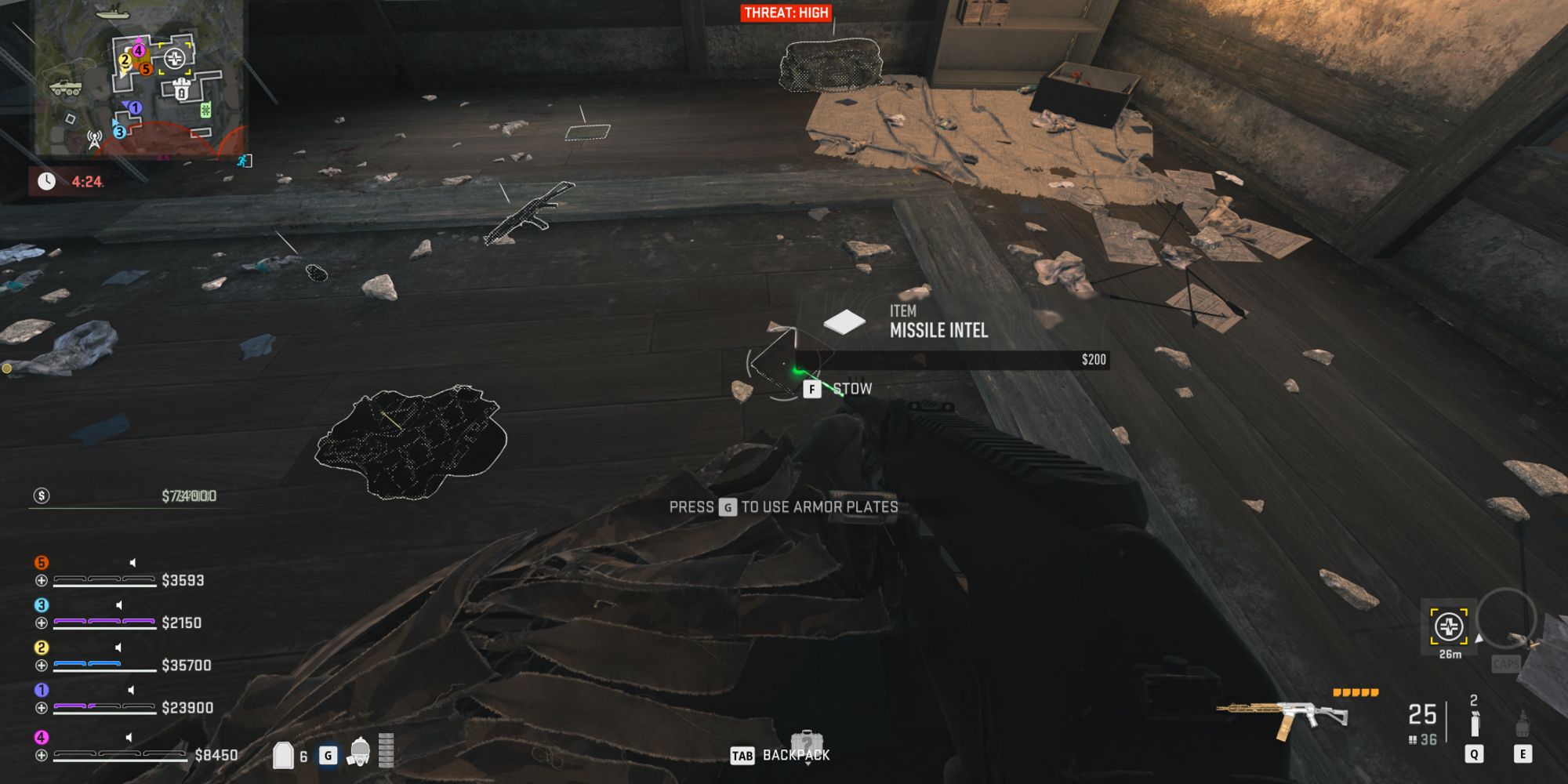
Task: Mute player 1 using their speaker icon
Action: [x=131, y=689]
